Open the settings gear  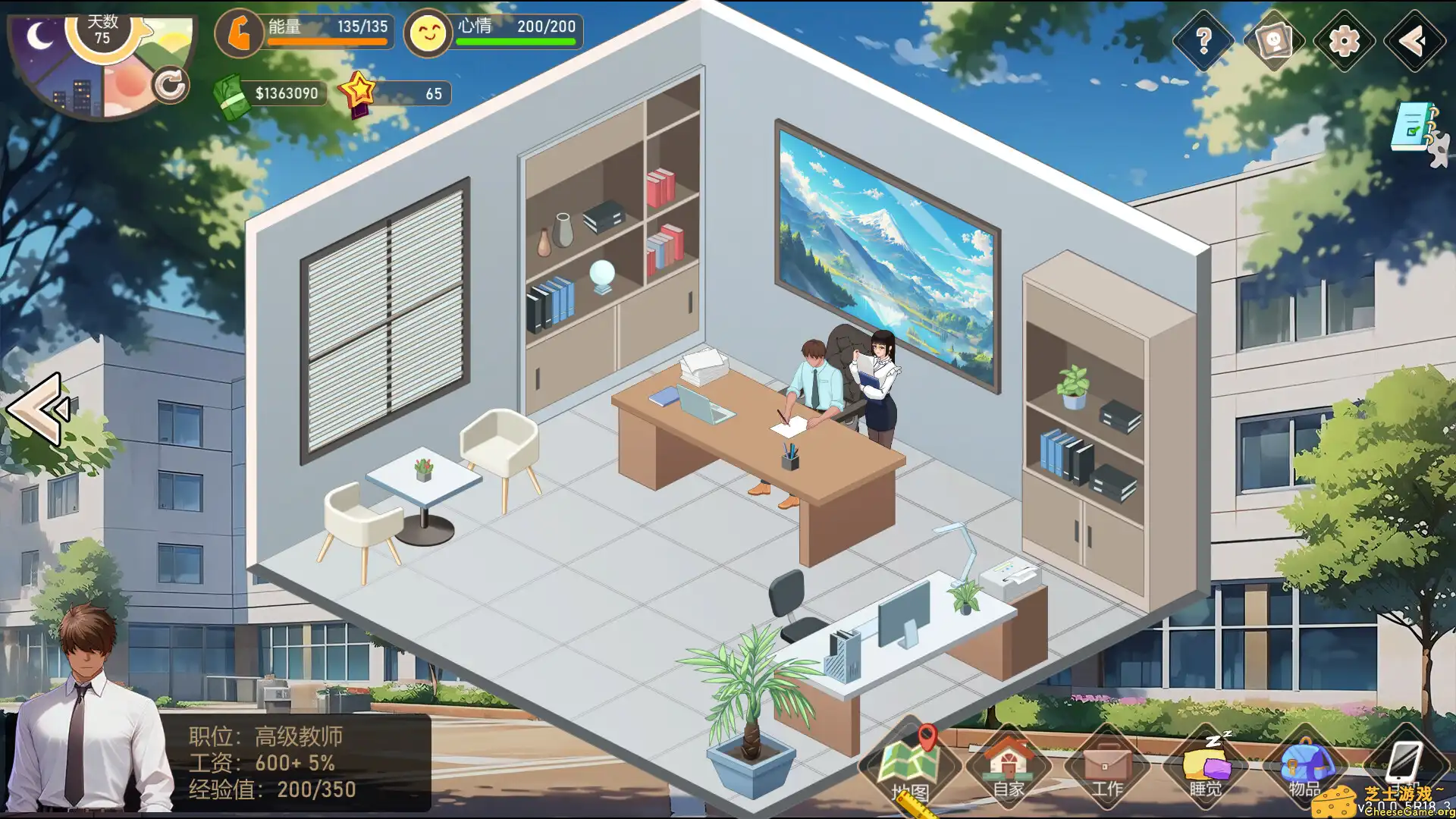click(x=1344, y=40)
